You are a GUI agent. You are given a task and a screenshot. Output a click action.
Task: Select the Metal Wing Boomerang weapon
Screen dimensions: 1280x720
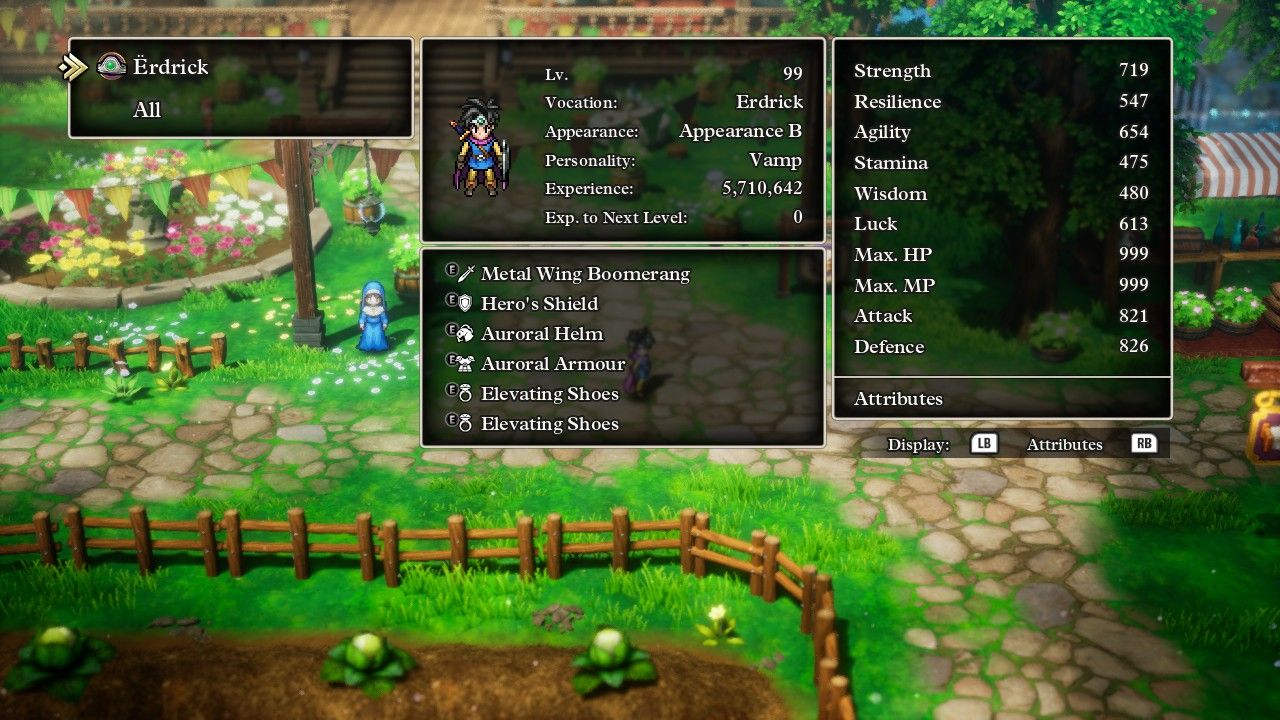tap(585, 274)
